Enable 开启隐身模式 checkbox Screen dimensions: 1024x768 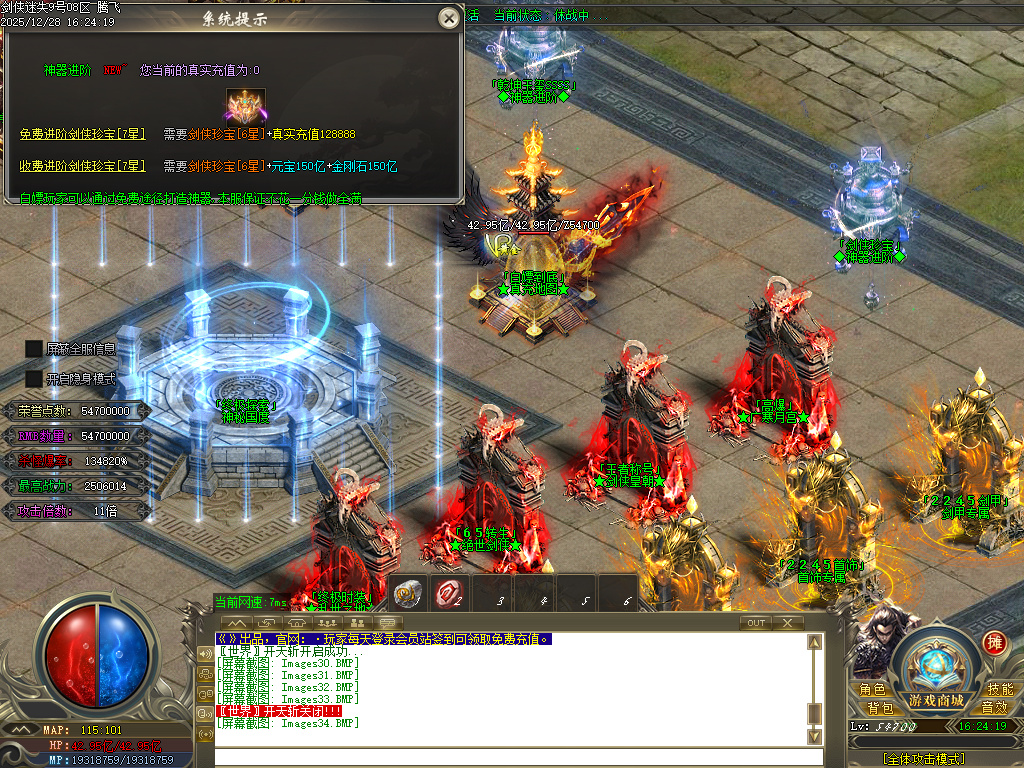coord(34,379)
